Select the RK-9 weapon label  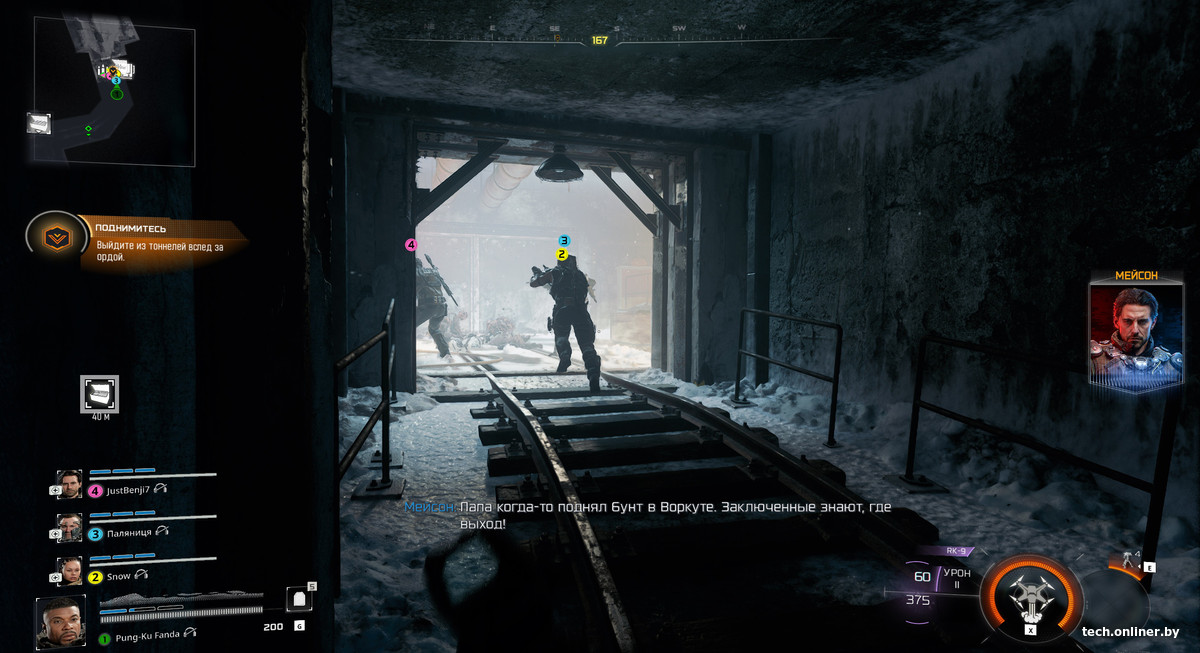click(957, 551)
